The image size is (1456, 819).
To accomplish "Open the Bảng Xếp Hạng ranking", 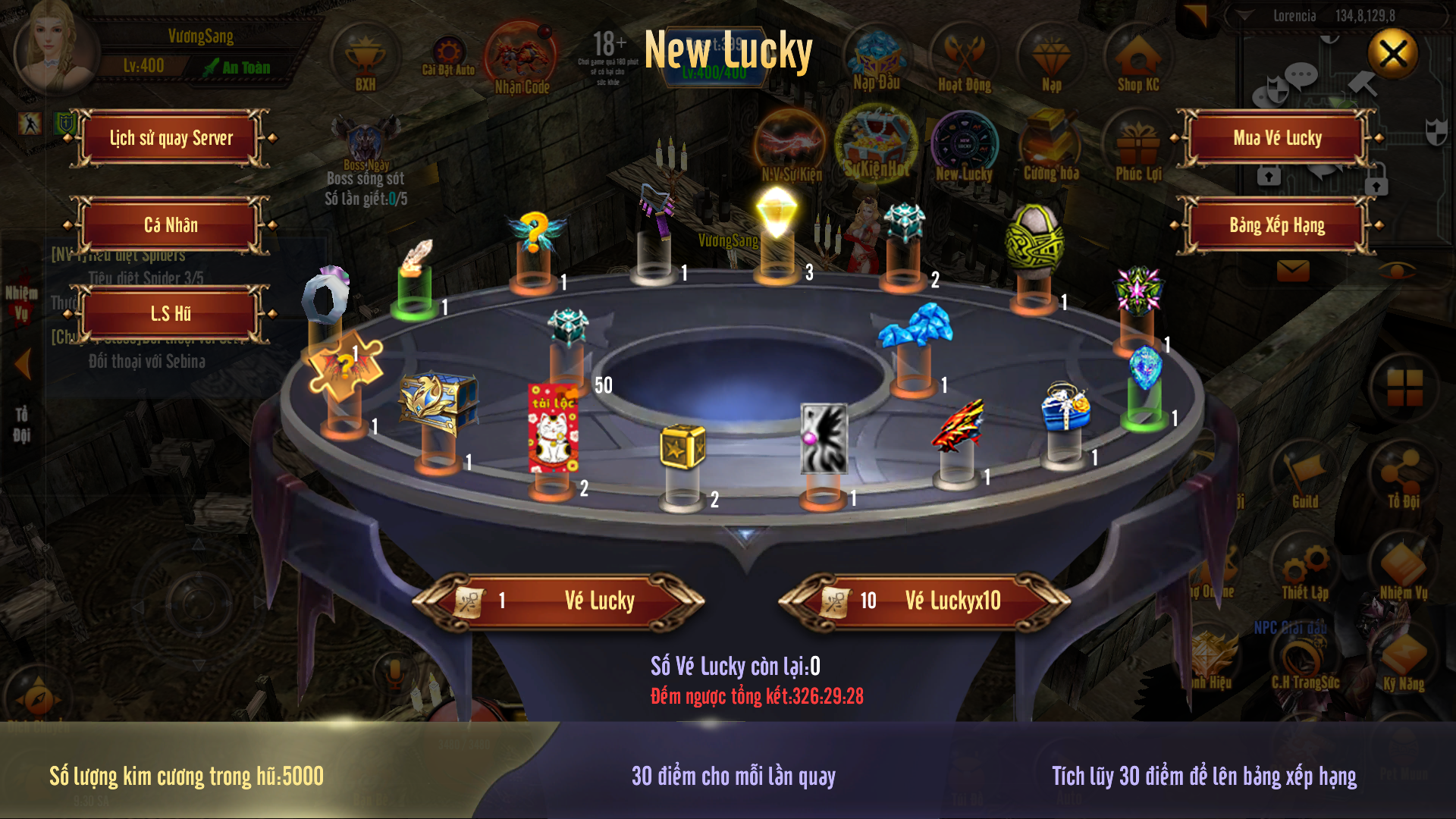I will (x=1277, y=225).
